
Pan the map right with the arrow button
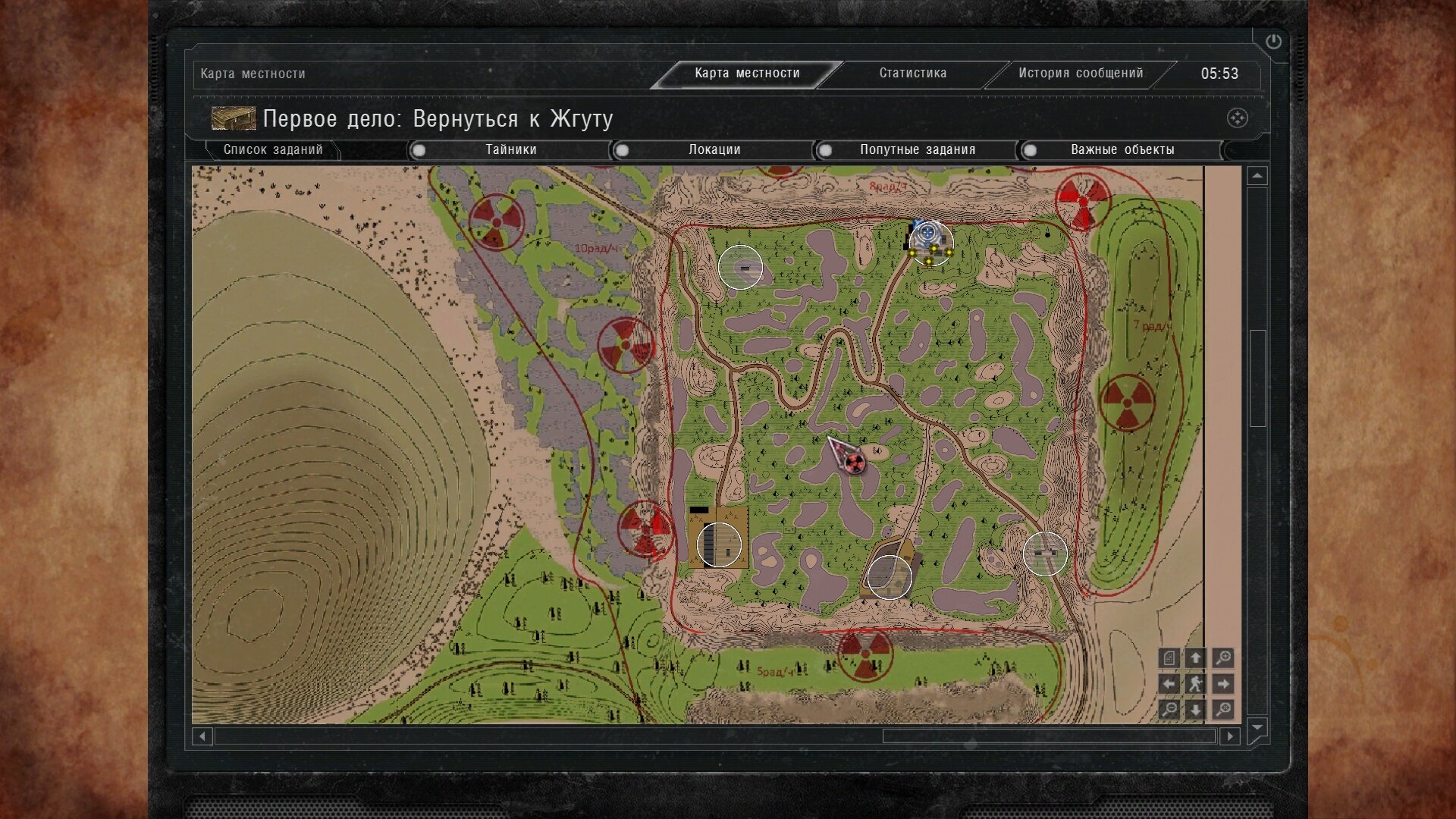[1222, 684]
